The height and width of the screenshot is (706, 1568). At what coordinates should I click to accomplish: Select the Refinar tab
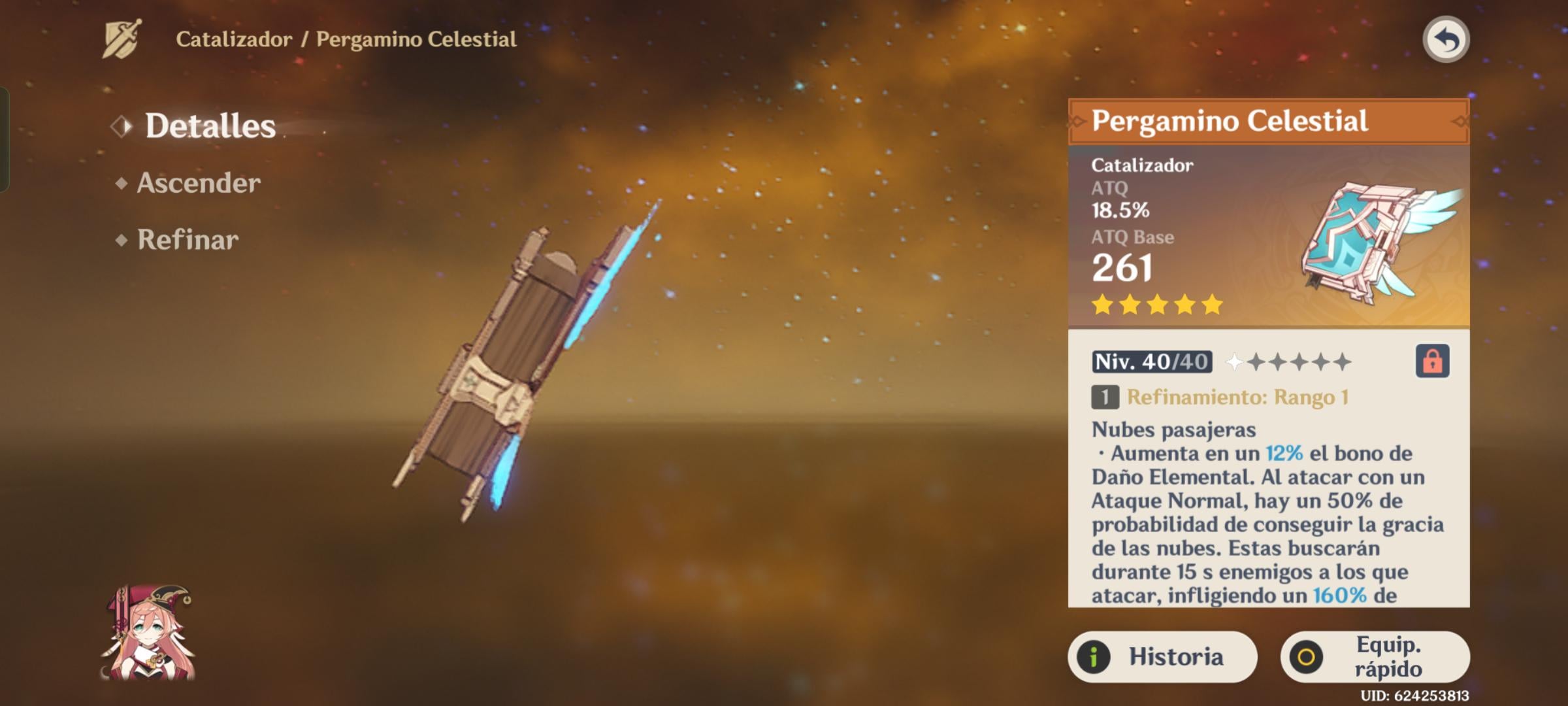[x=188, y=240]
